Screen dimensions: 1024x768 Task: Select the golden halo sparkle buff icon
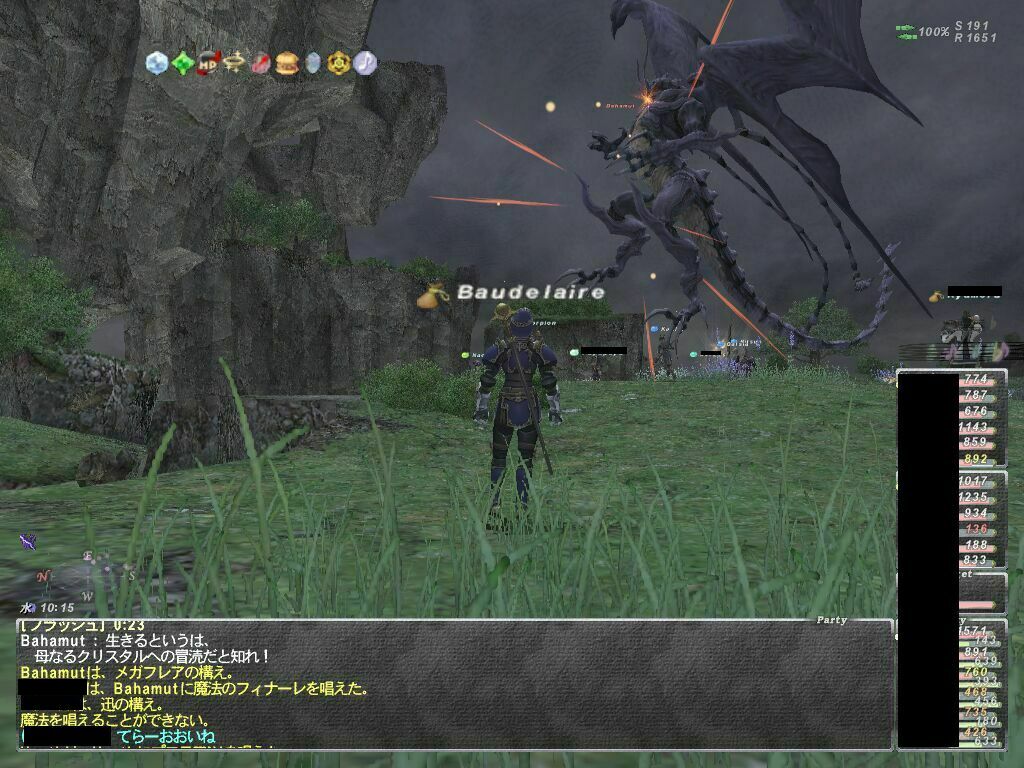click(235, 63)
